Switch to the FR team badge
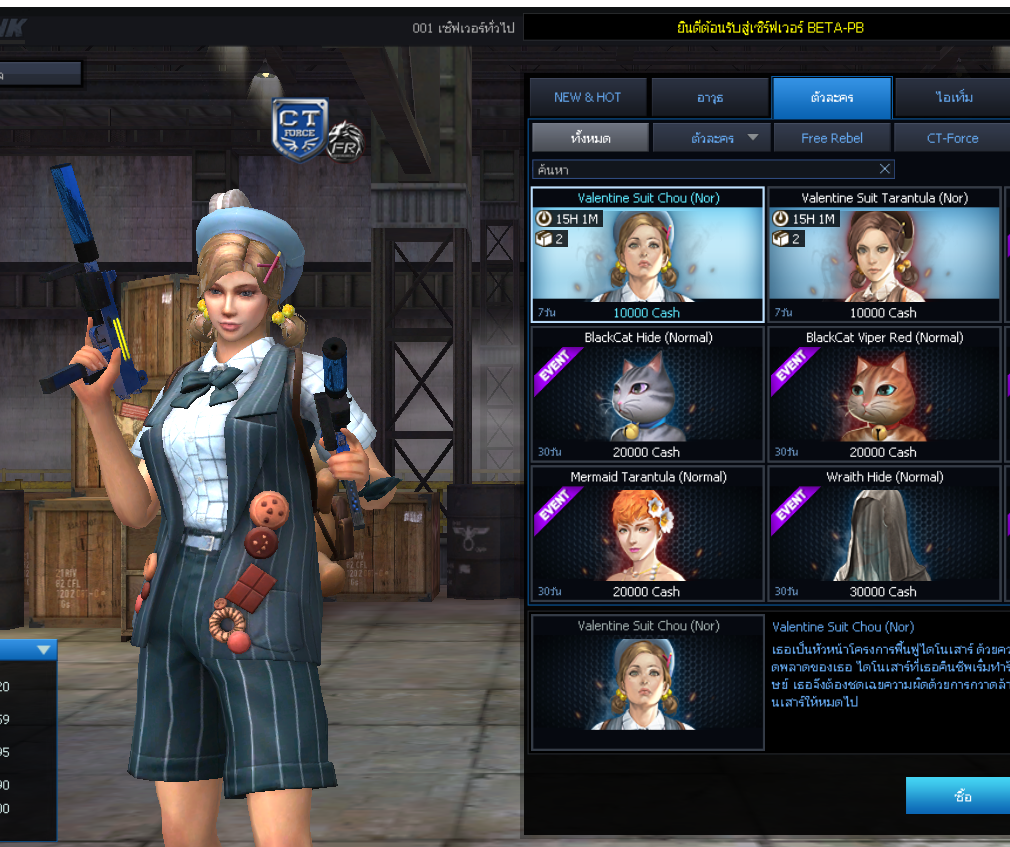Viewport: 1010px width, 847px height. [345, 141]
